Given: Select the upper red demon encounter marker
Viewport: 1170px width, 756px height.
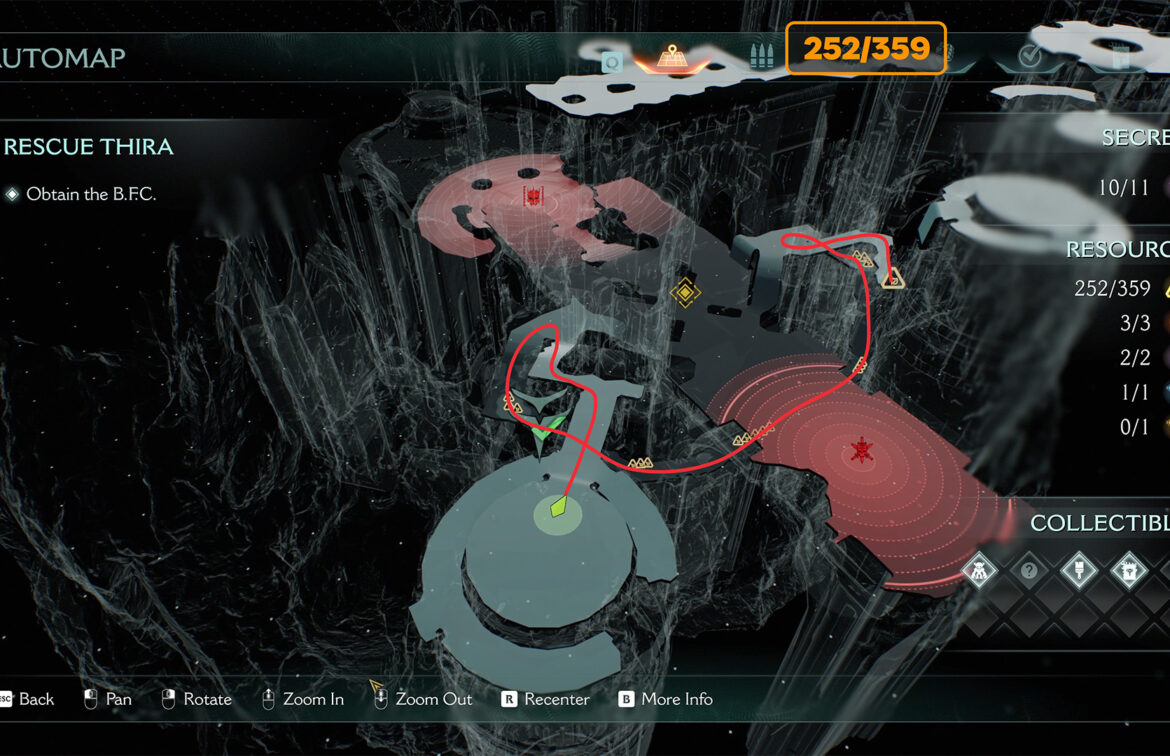Looking at the screenshot, I should coord(534,195).
